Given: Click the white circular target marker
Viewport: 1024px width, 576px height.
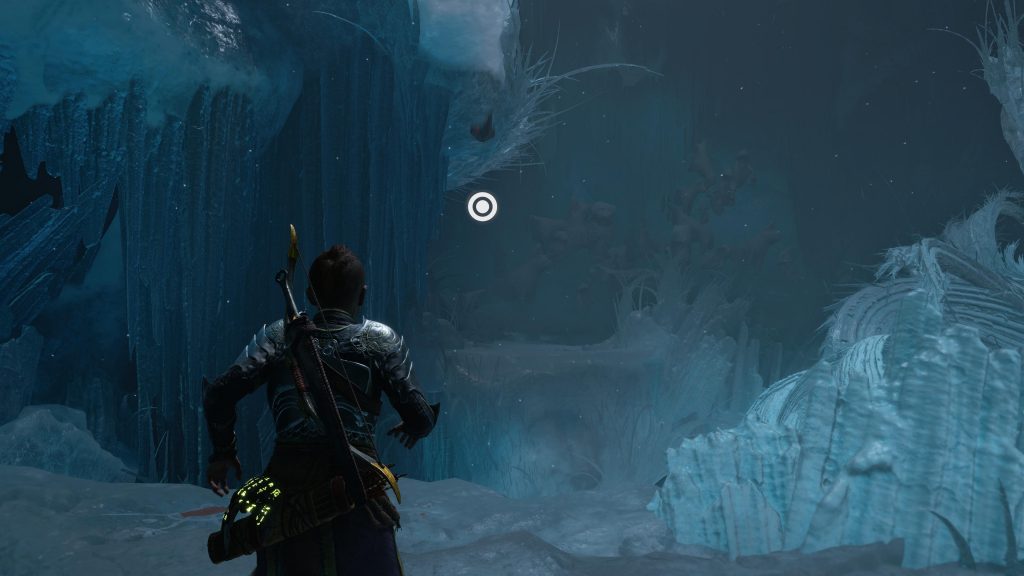Looking at the screenshot, I should pyautogui.click(x=482, y=207).
